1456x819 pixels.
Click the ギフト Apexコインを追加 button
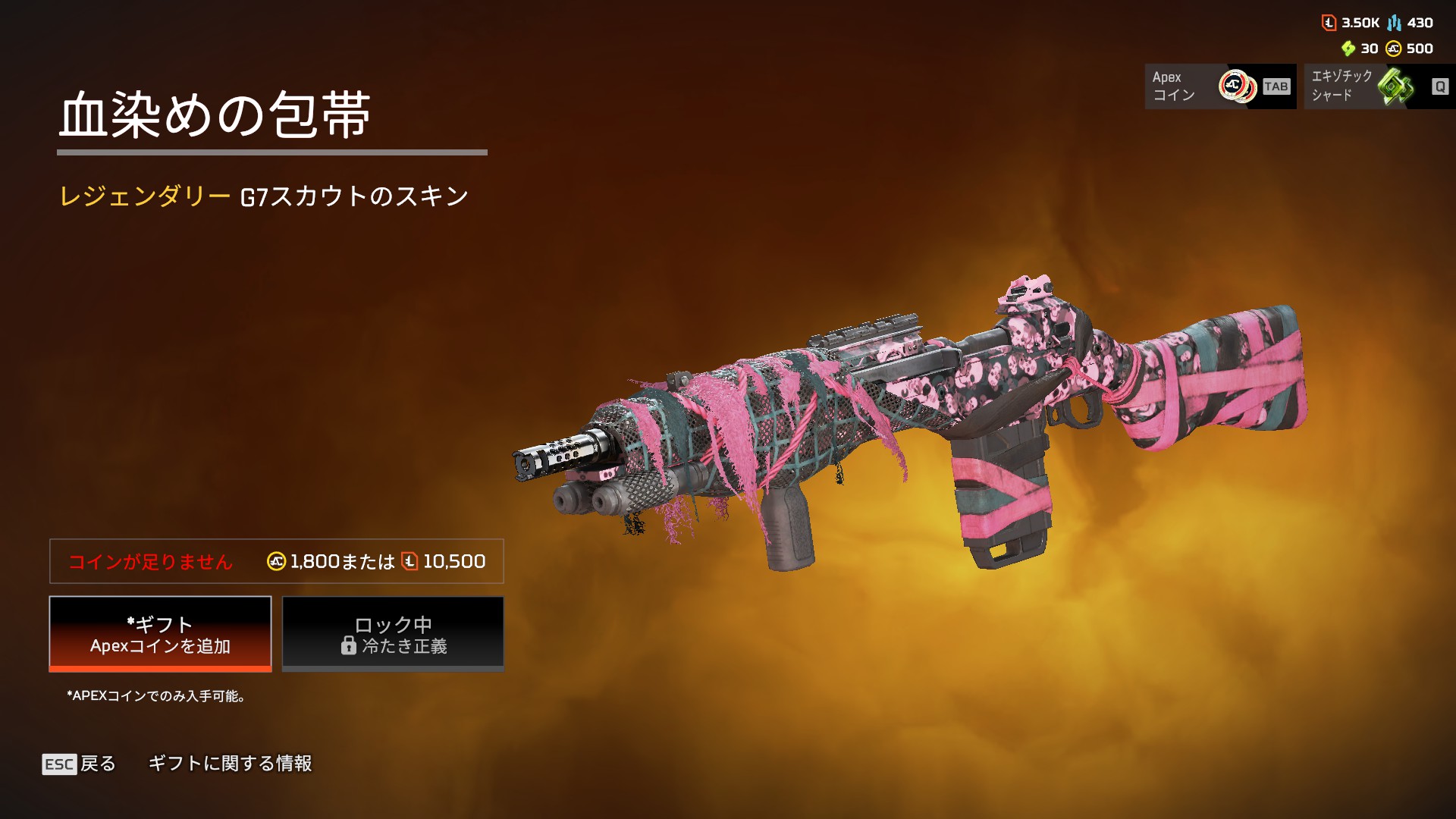[x=160, y=634]
